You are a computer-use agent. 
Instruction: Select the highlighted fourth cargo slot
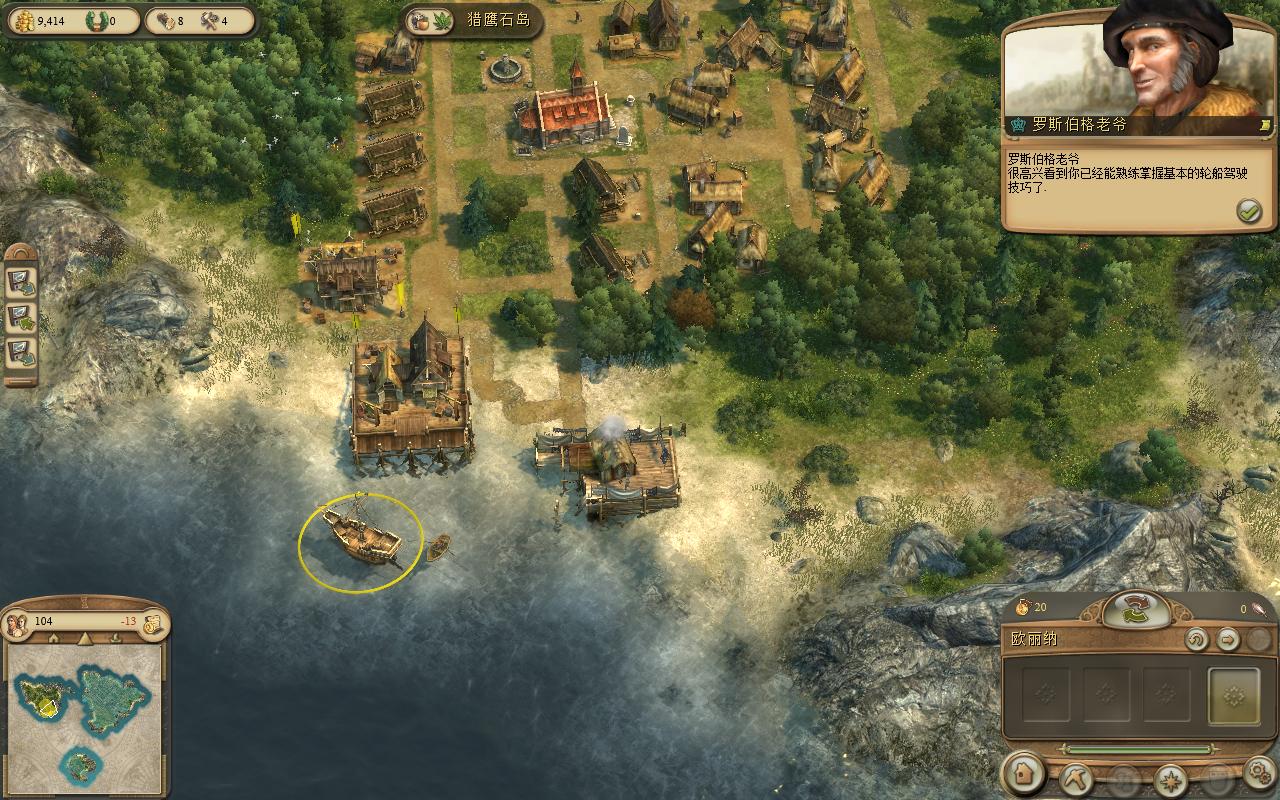click(1233, 695)
